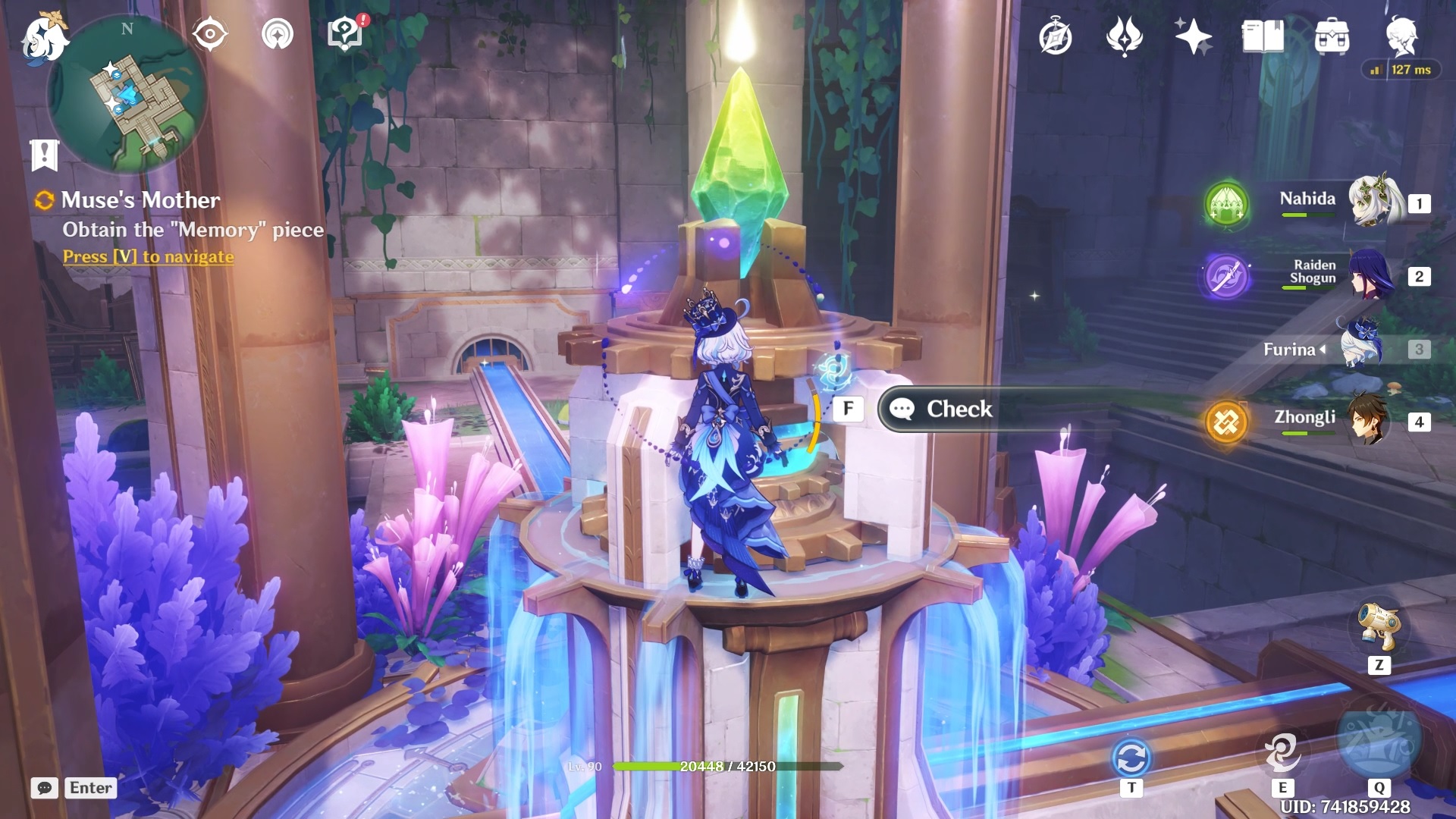Open the Wish four-pointed star icon
Image resolution: width=1456 pixels, height=819 pixels.
click(1193, 37)
